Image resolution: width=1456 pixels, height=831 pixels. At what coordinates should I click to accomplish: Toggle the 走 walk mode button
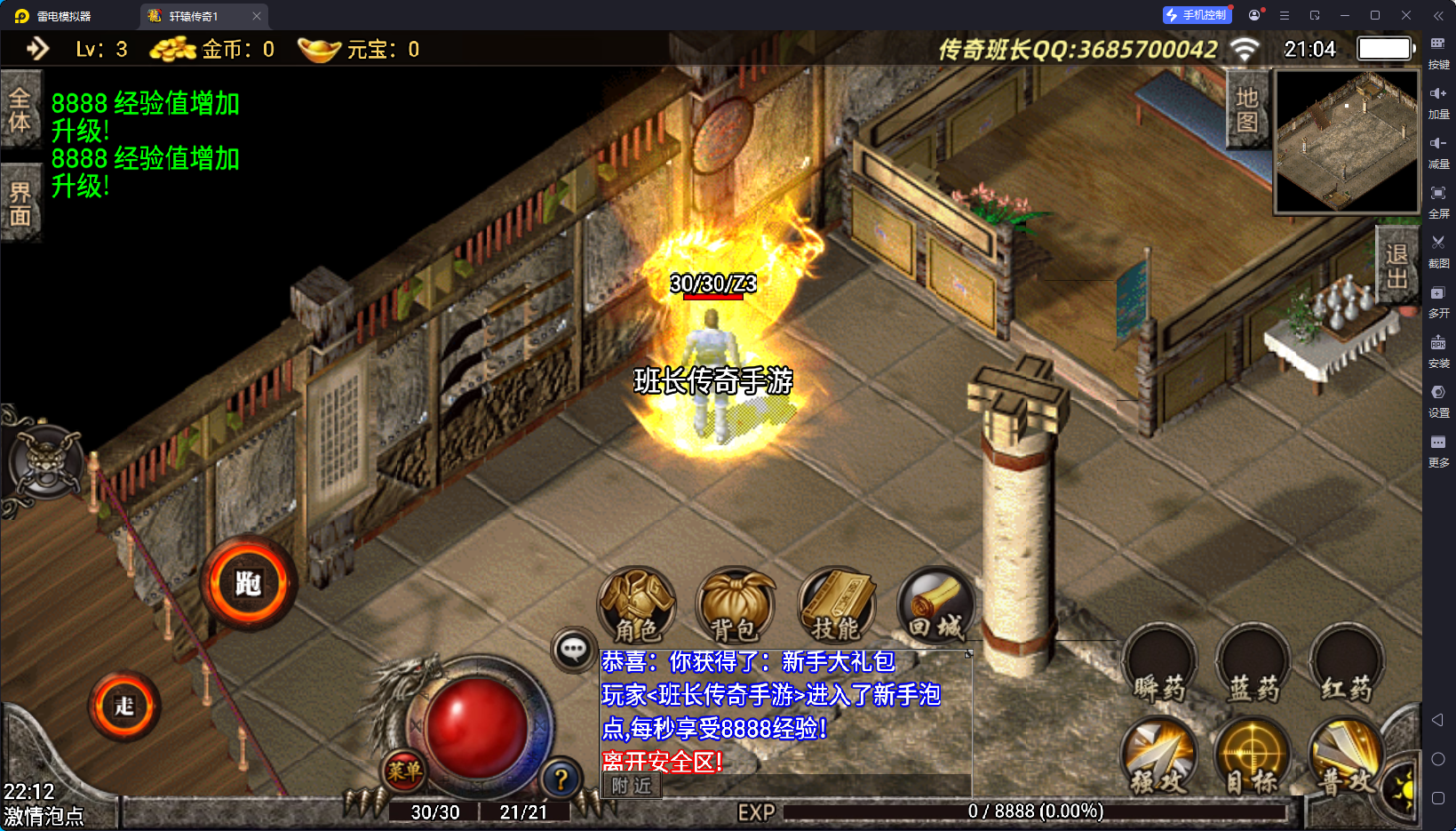click(x=124, y=707)
